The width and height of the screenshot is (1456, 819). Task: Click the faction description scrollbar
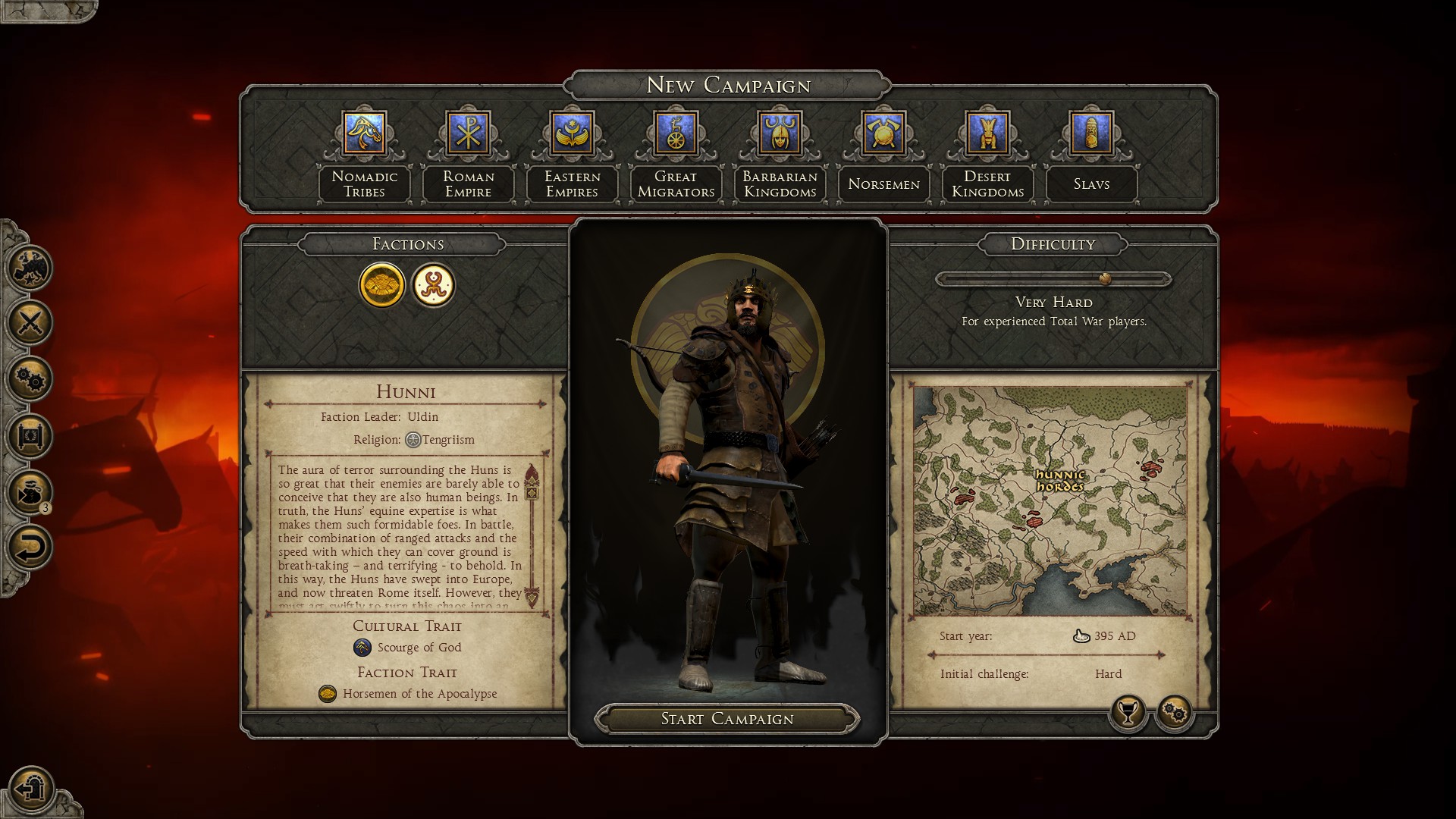click(532, 535)
